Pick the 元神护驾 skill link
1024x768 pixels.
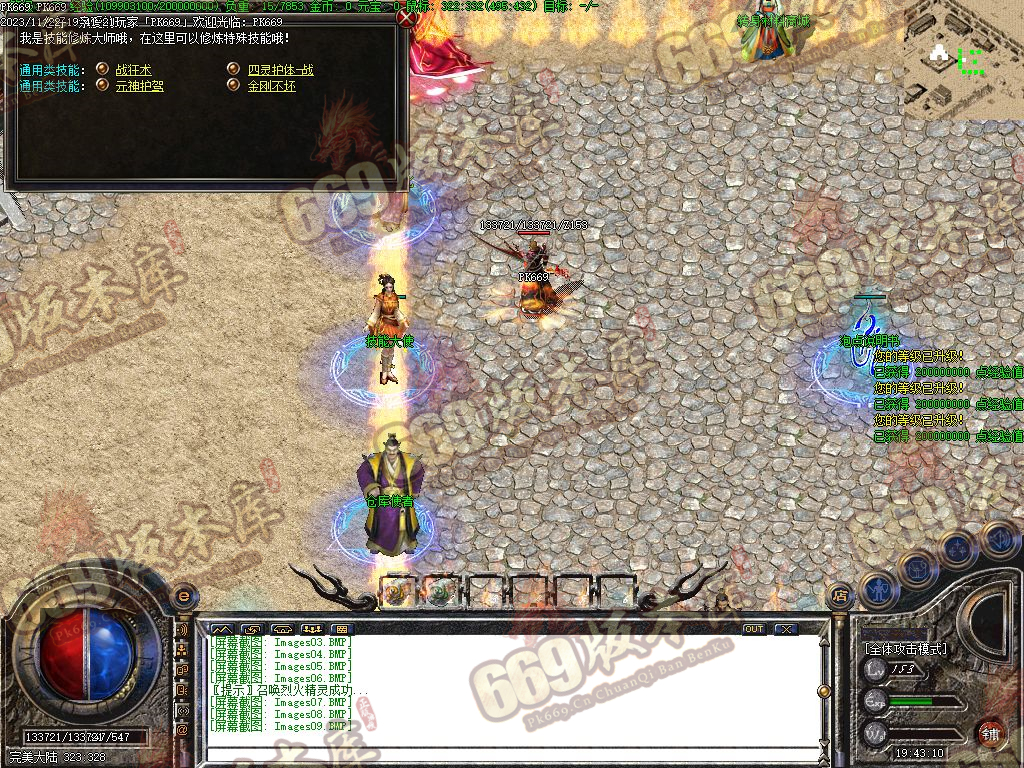click(x=139, y=86)
